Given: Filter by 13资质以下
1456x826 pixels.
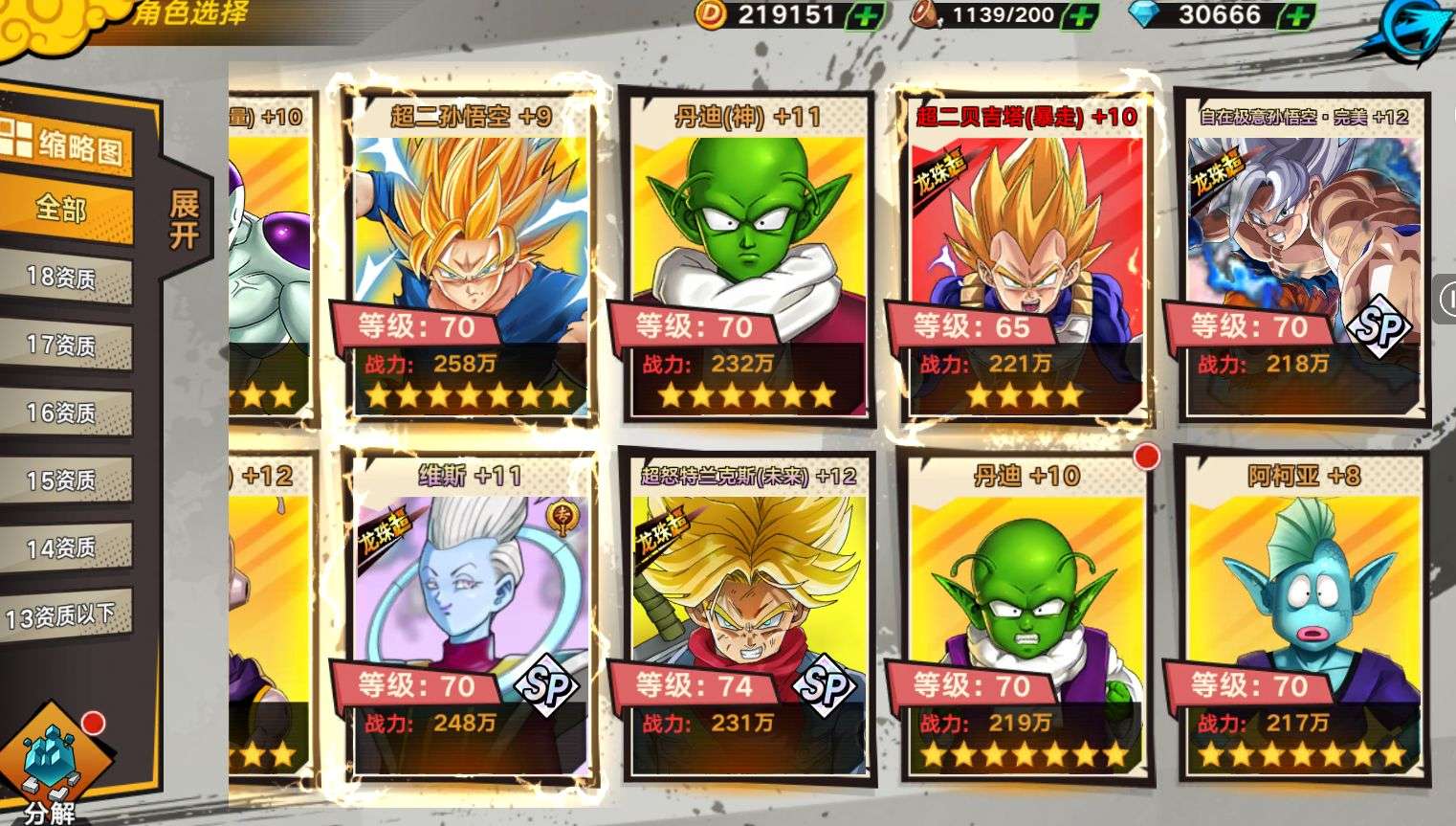Looking at the screenshot, I should pyautogui.click(x=63, y=615).
